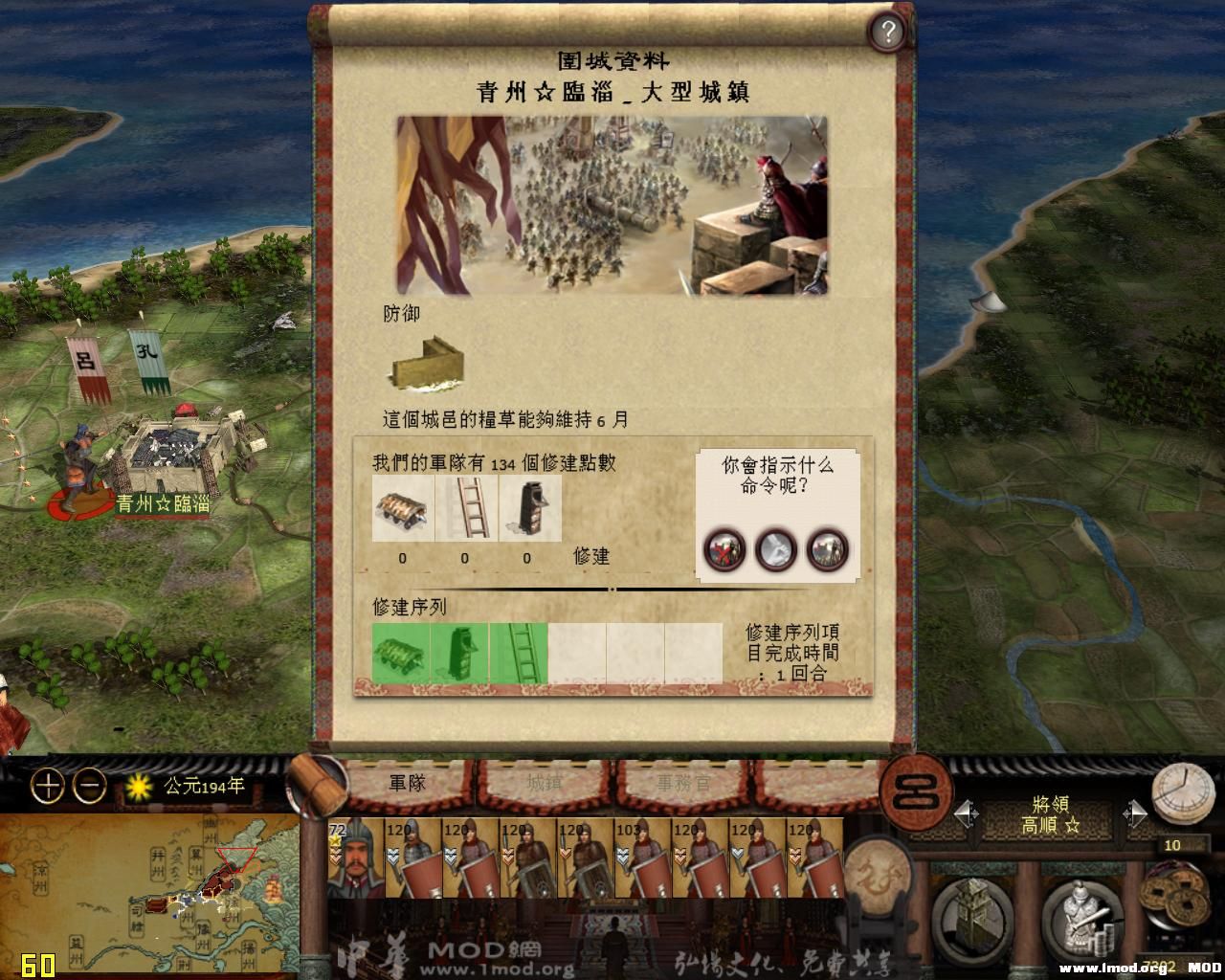The image size is (1225, 980).
Task: Click the red faction emblem seal icon
Action: [x=916, y=793]
